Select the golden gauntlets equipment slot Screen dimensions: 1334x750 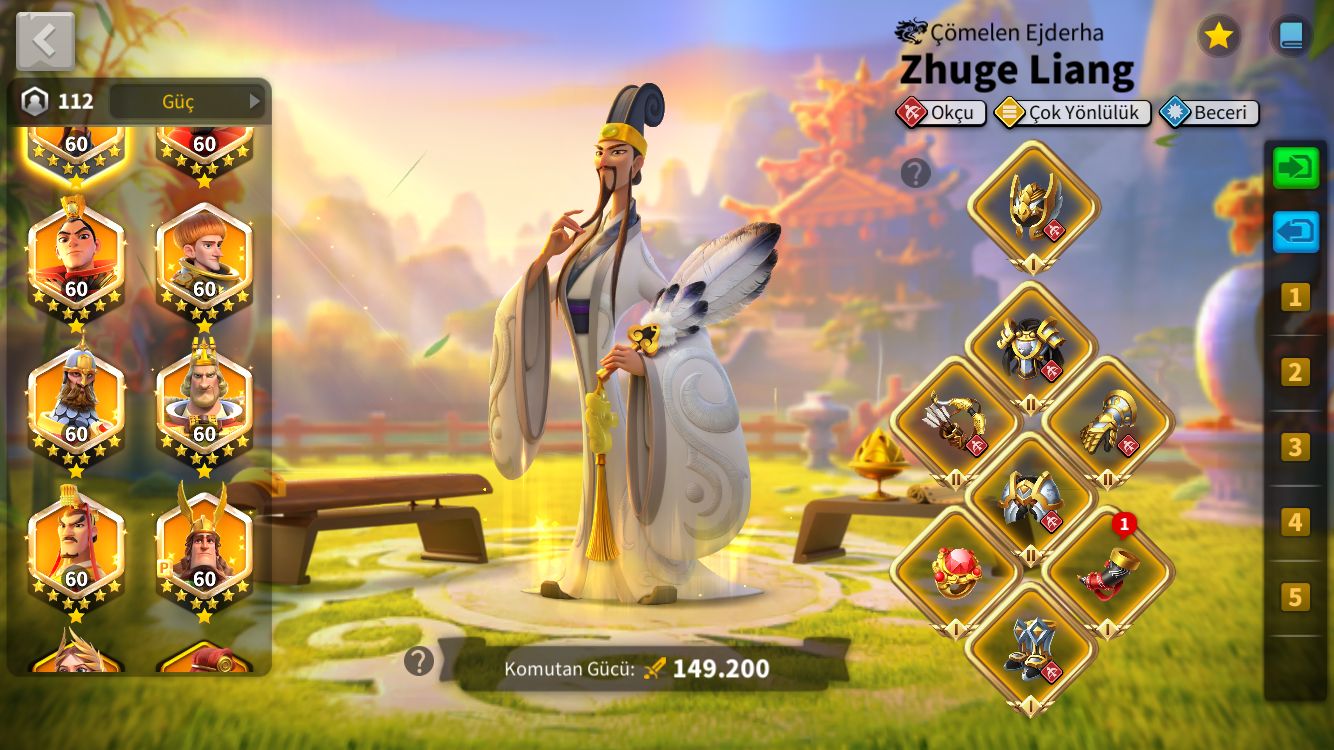coord(1108,422)
